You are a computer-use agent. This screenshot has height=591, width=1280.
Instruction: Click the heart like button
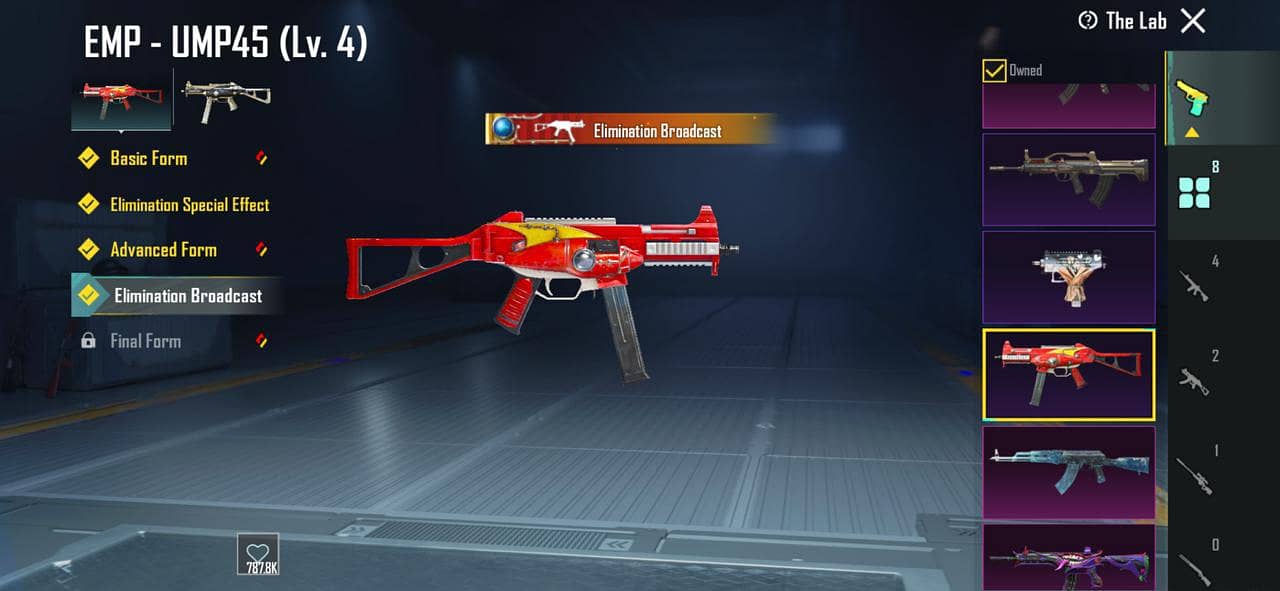[258, 553]
